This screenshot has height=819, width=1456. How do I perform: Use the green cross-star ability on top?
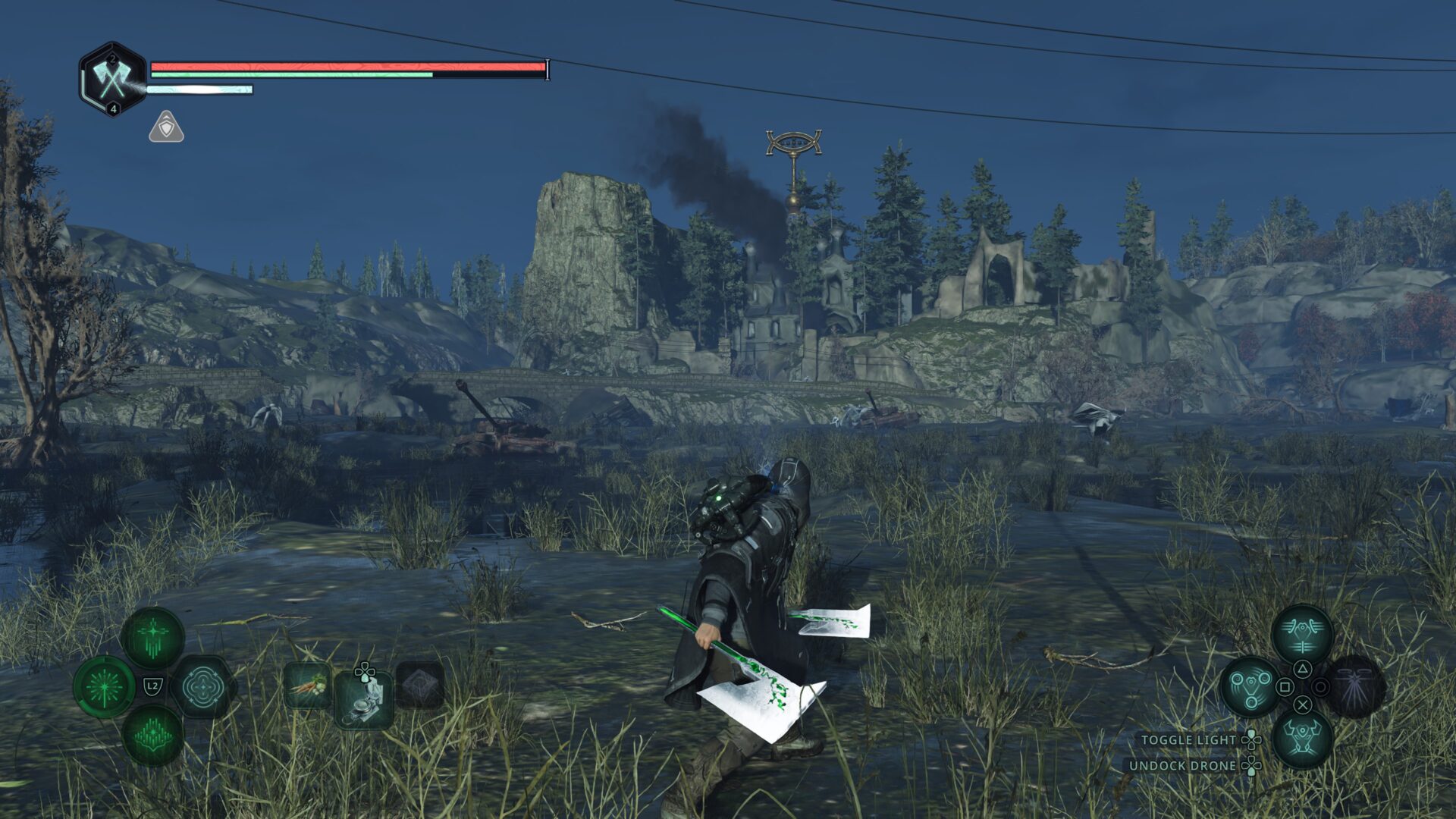point(152,637)
